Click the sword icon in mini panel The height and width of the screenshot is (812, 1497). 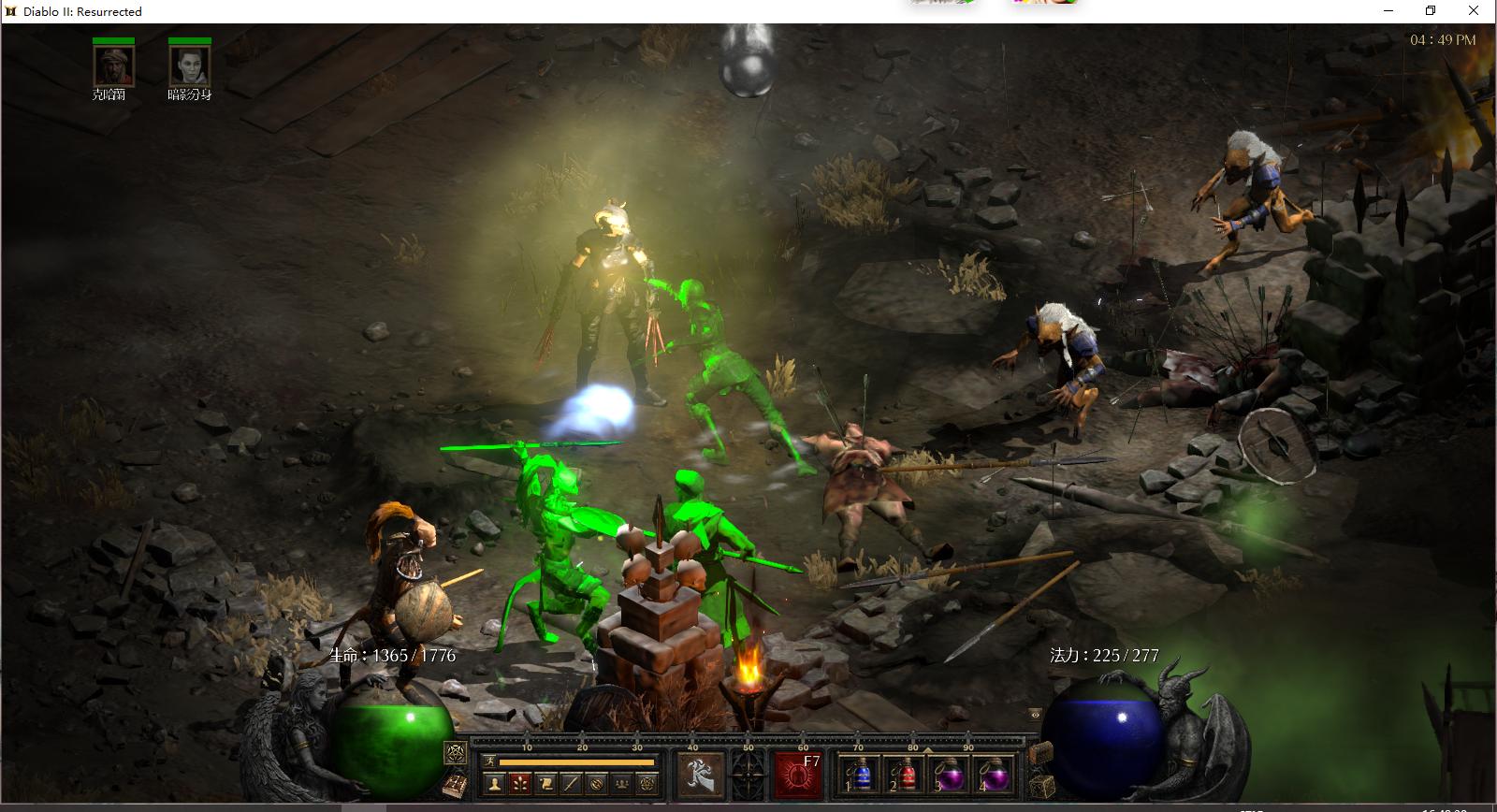point(571,785)
